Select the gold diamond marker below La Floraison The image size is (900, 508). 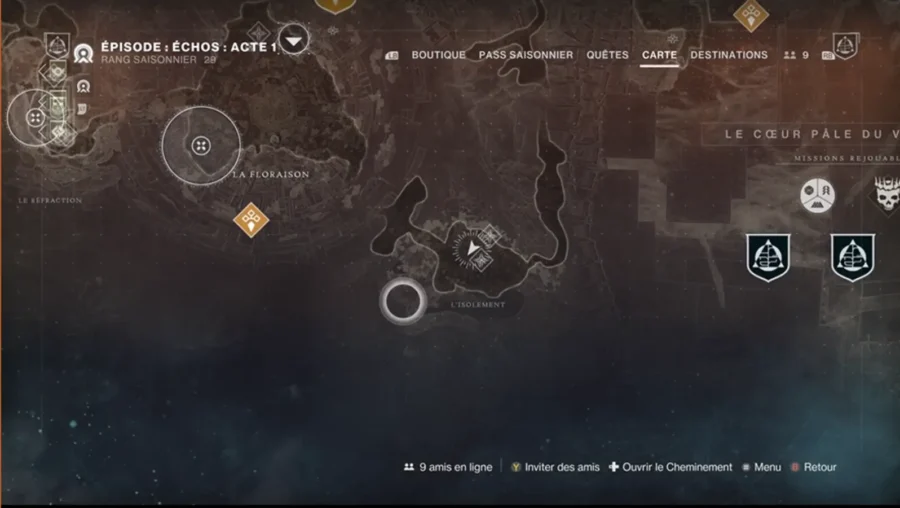pos(251,217)
